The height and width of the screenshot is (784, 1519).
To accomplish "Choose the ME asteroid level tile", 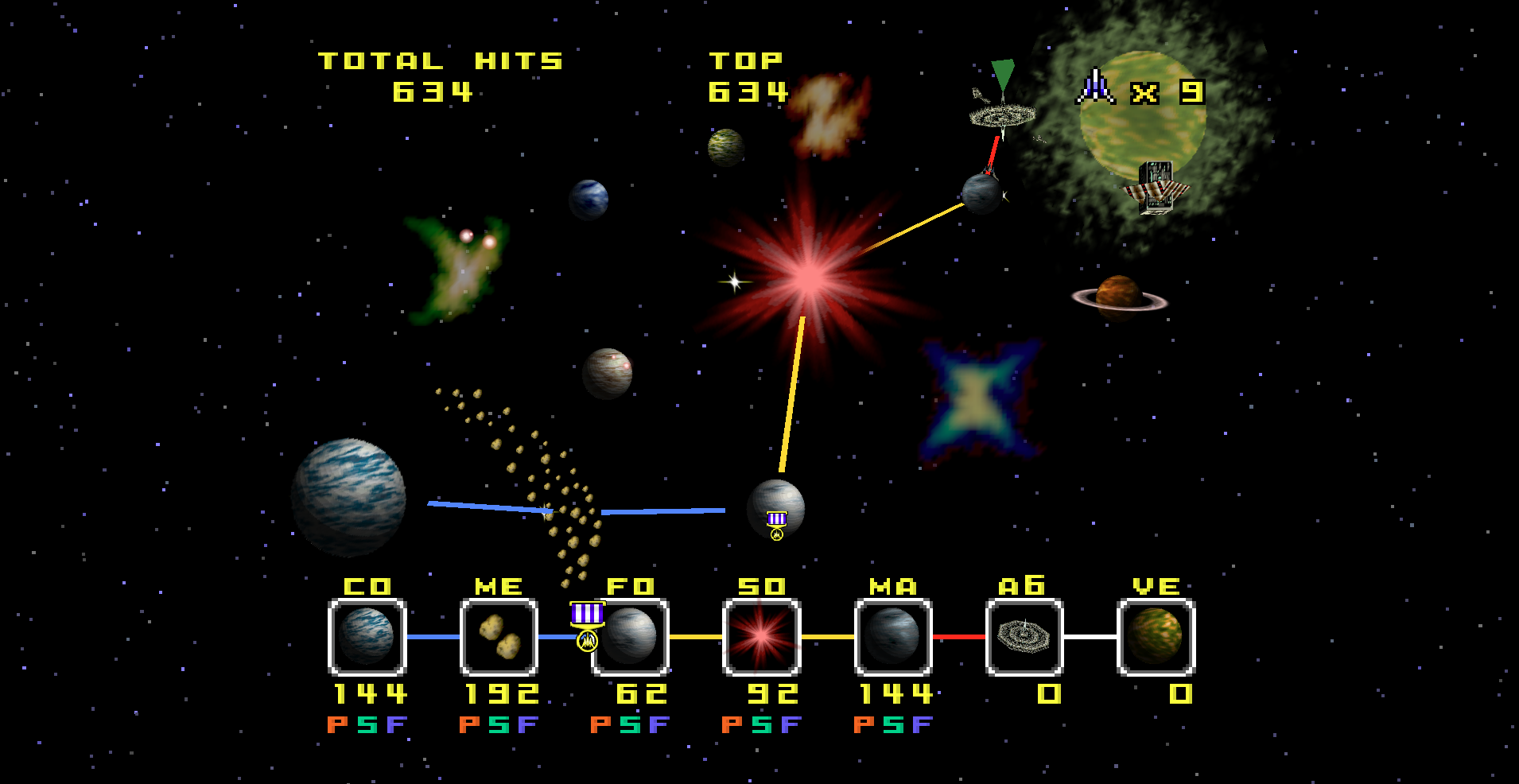I will coord(499,637).
